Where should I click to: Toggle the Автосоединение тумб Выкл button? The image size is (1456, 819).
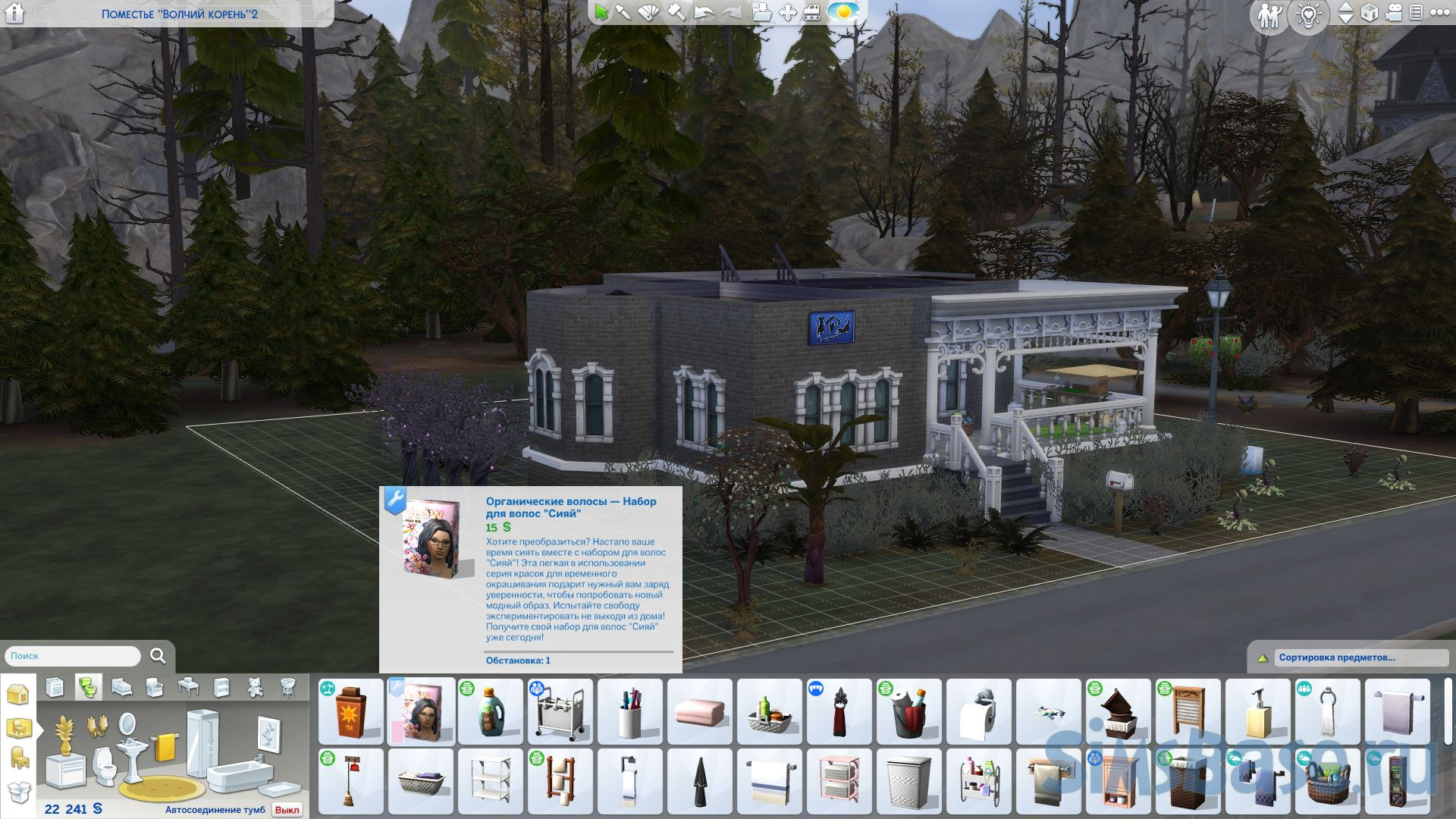pos(287,810)
